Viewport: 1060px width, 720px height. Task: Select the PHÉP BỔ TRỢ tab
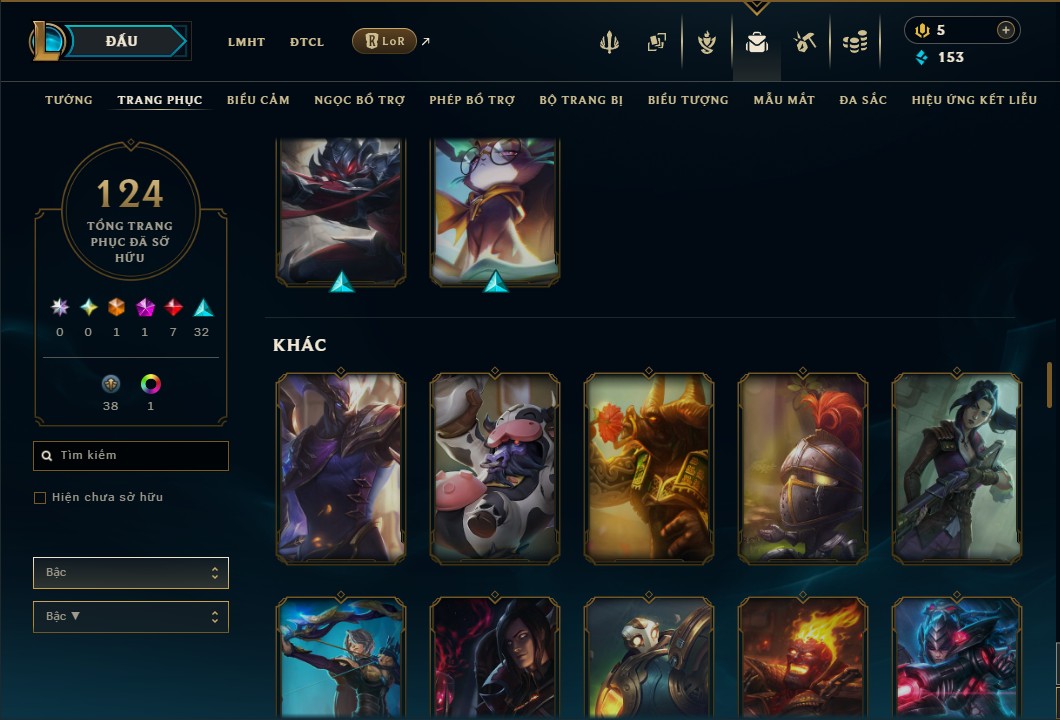click(x=472, y=100)
